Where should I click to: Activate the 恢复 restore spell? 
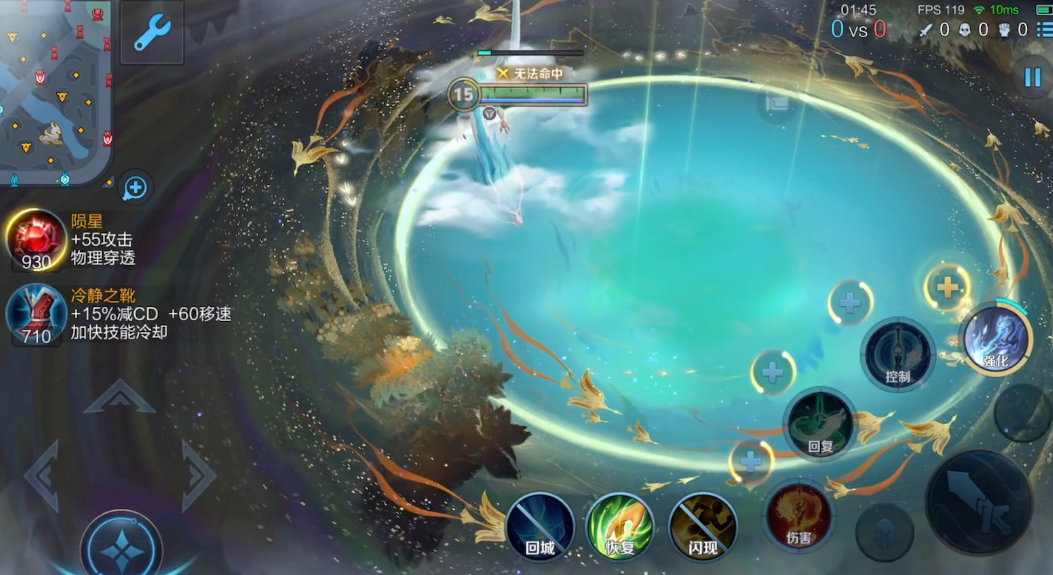(x=620, y=526)
